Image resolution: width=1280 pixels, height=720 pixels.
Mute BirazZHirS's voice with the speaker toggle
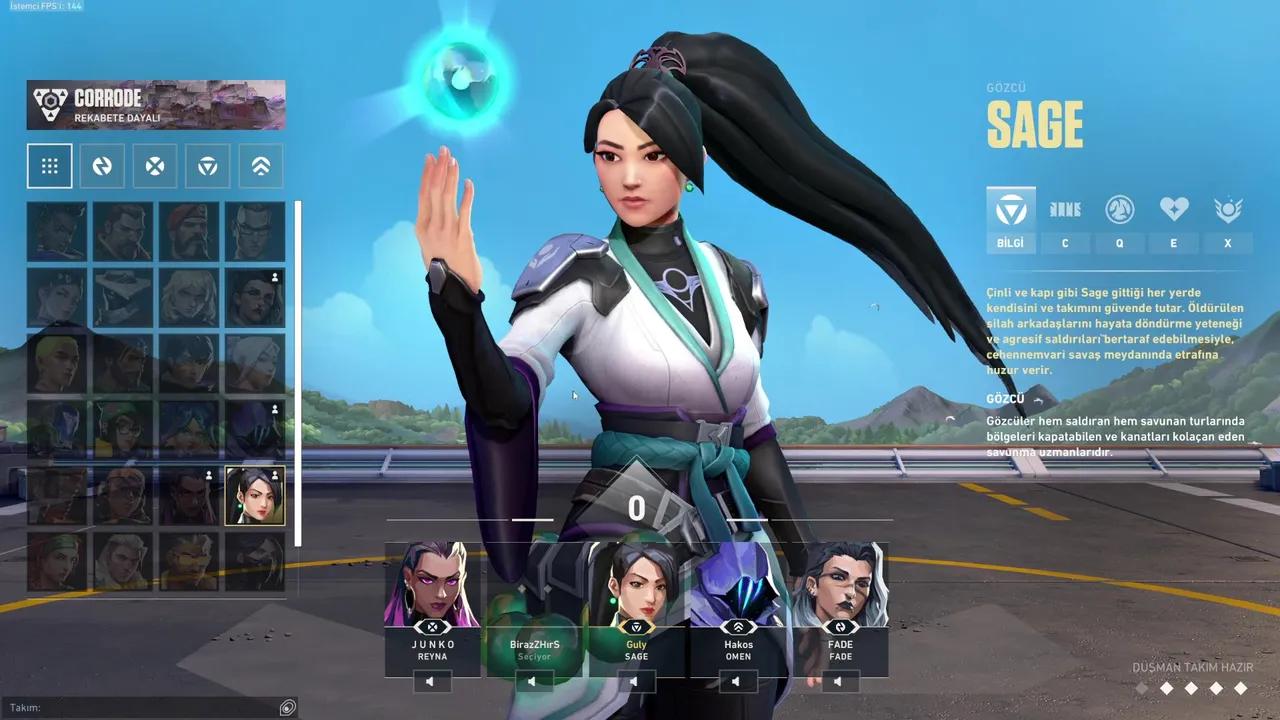click(533, 681)
